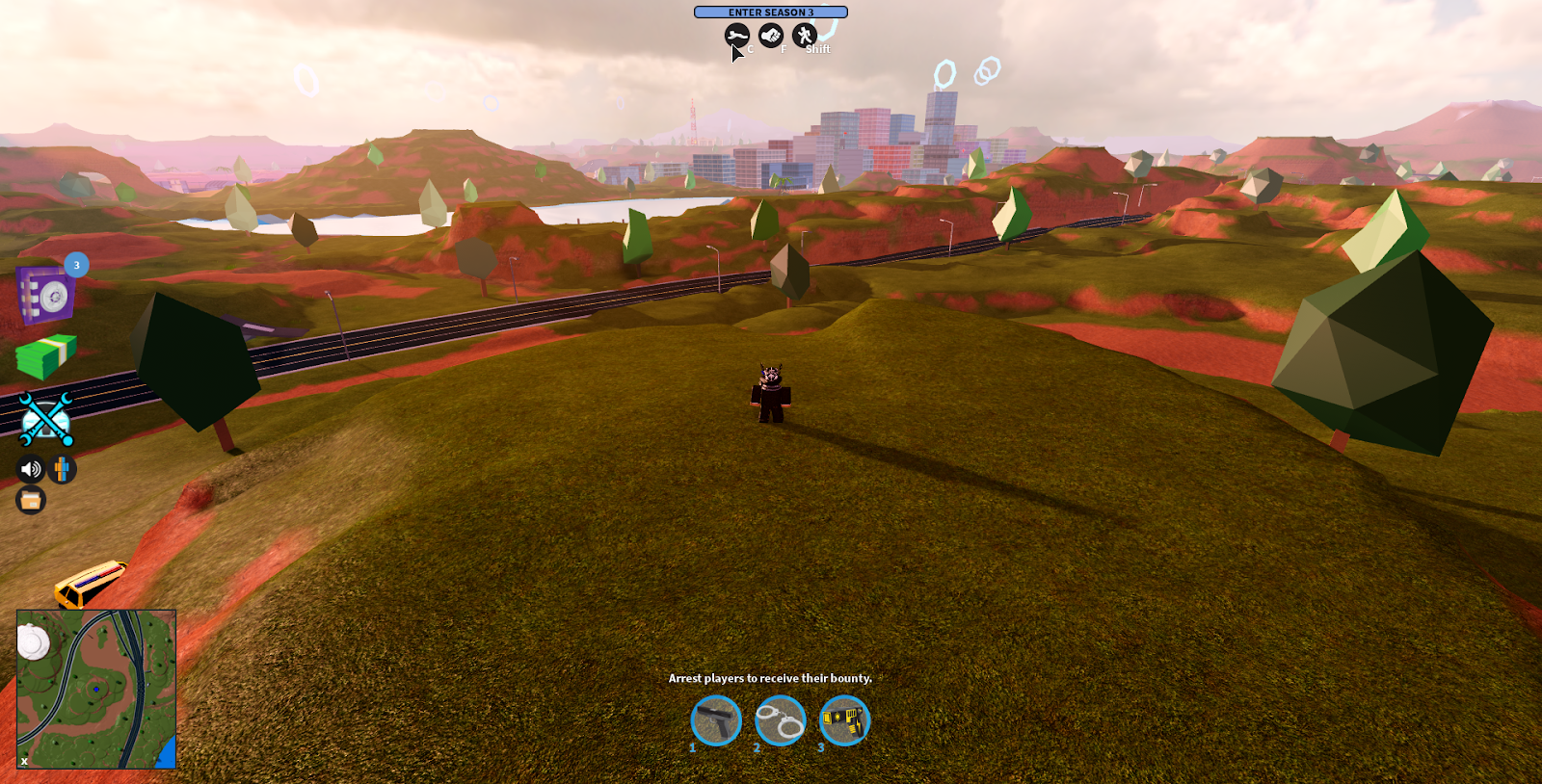Activate the crawl action icon
Image resolution: width=1542 pixels, height=784 pixels.
737,37
